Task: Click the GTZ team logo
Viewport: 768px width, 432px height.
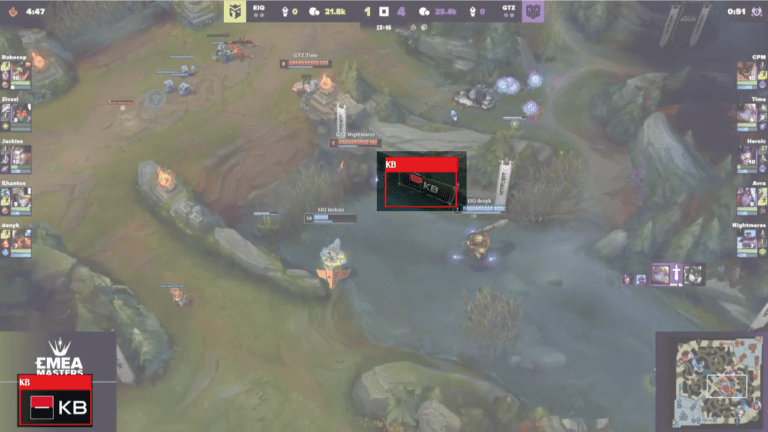Action: pos(531,12)
